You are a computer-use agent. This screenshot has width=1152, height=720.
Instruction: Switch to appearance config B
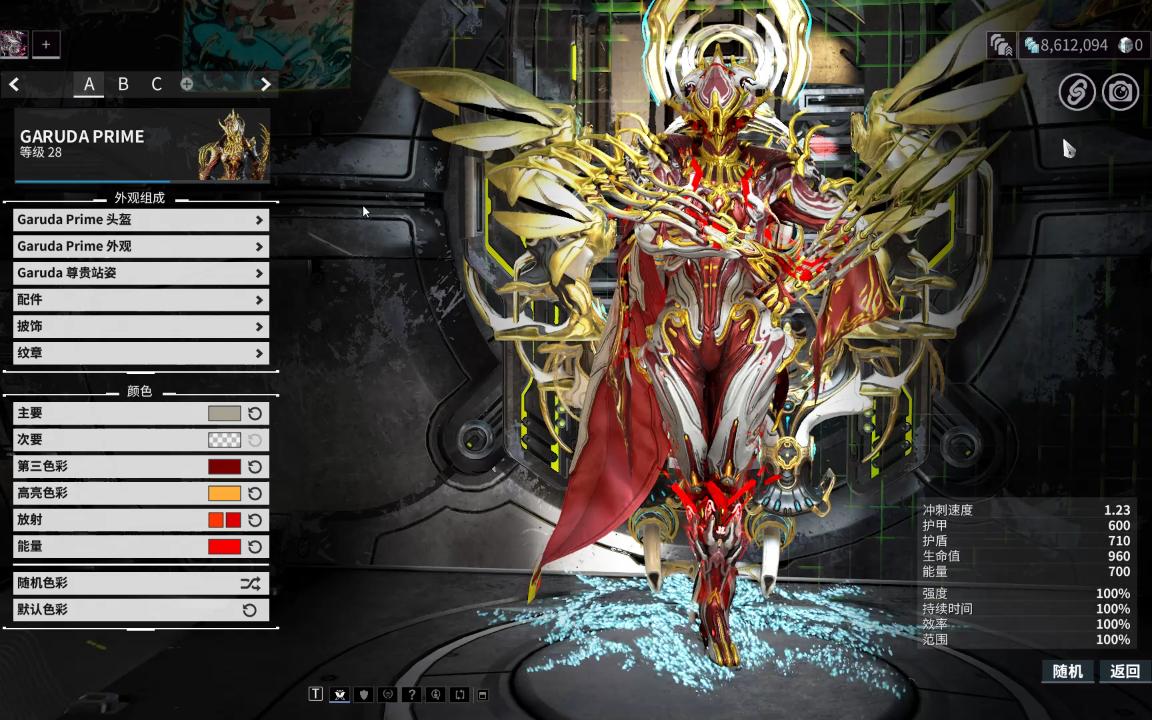tap(123, 84)
